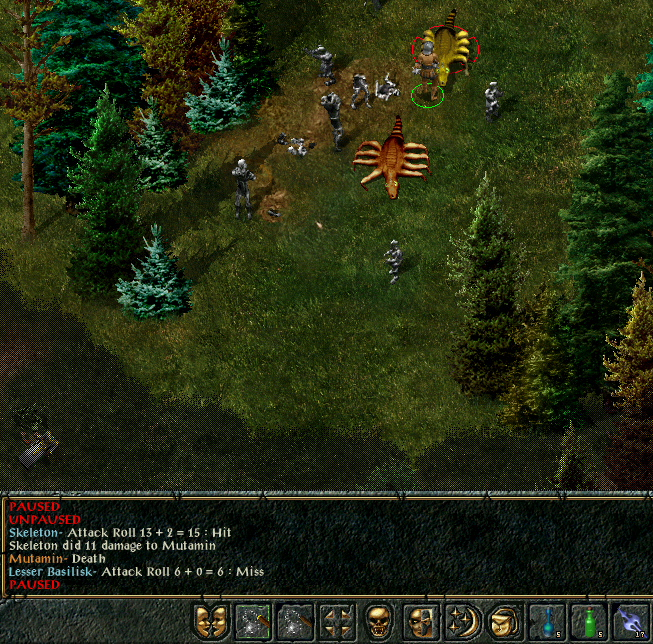Click the combat log message window
Screen dimensions: 653x644
300,545
